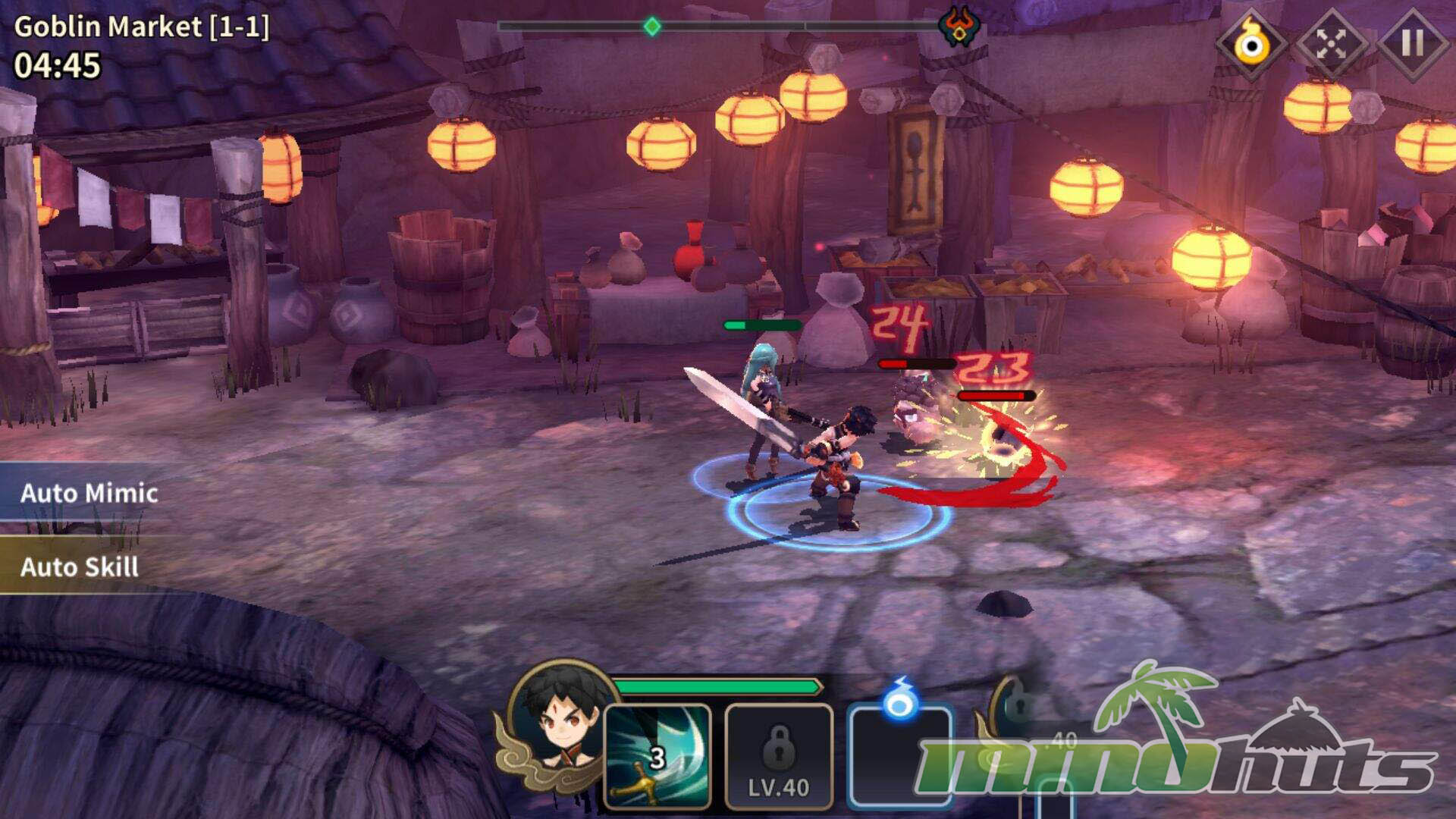The width and height of the screenshot is (1456, 819).
Task: Select the locked LV.40 skill slot
Action: coord(779,756)
